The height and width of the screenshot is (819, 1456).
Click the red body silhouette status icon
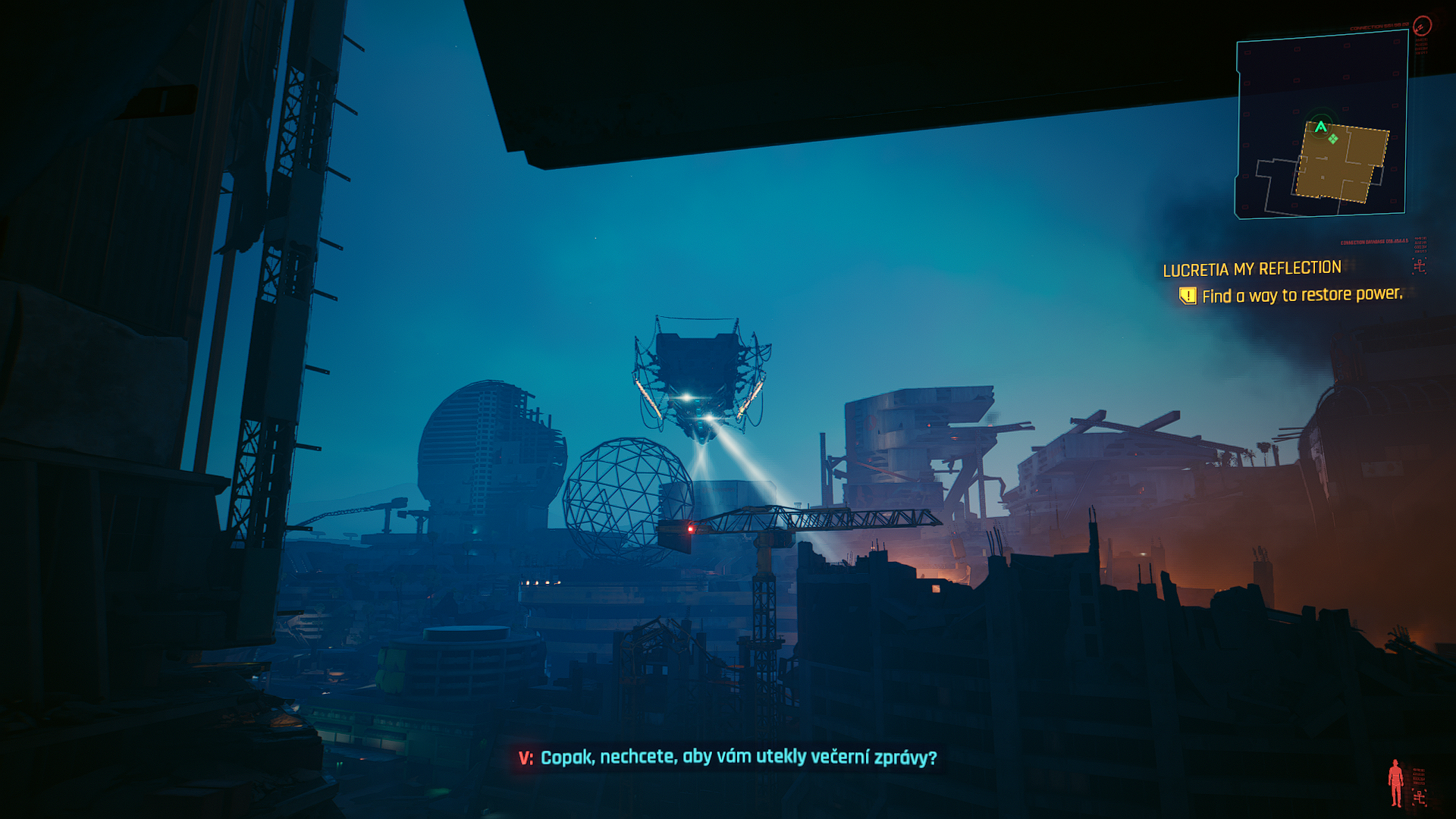(1395, 783)
